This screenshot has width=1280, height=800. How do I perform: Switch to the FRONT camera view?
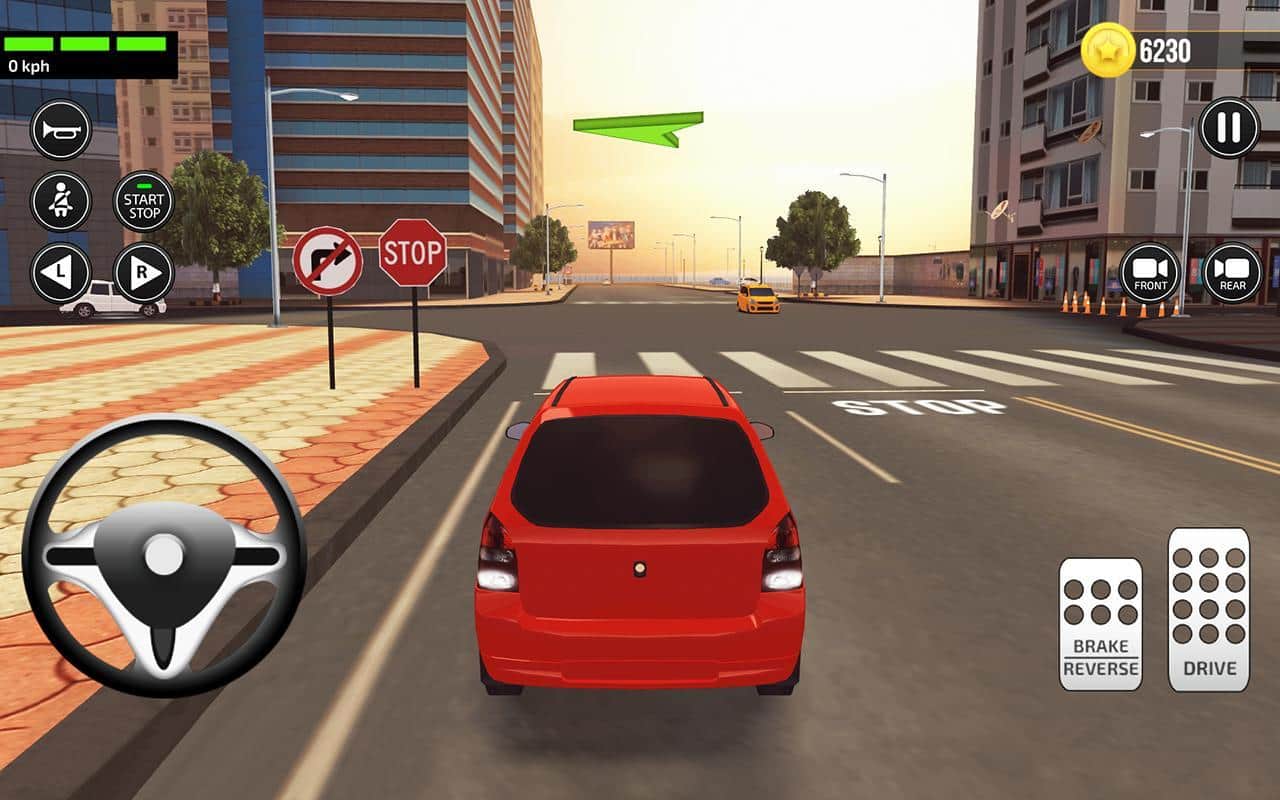[1150, 273]
